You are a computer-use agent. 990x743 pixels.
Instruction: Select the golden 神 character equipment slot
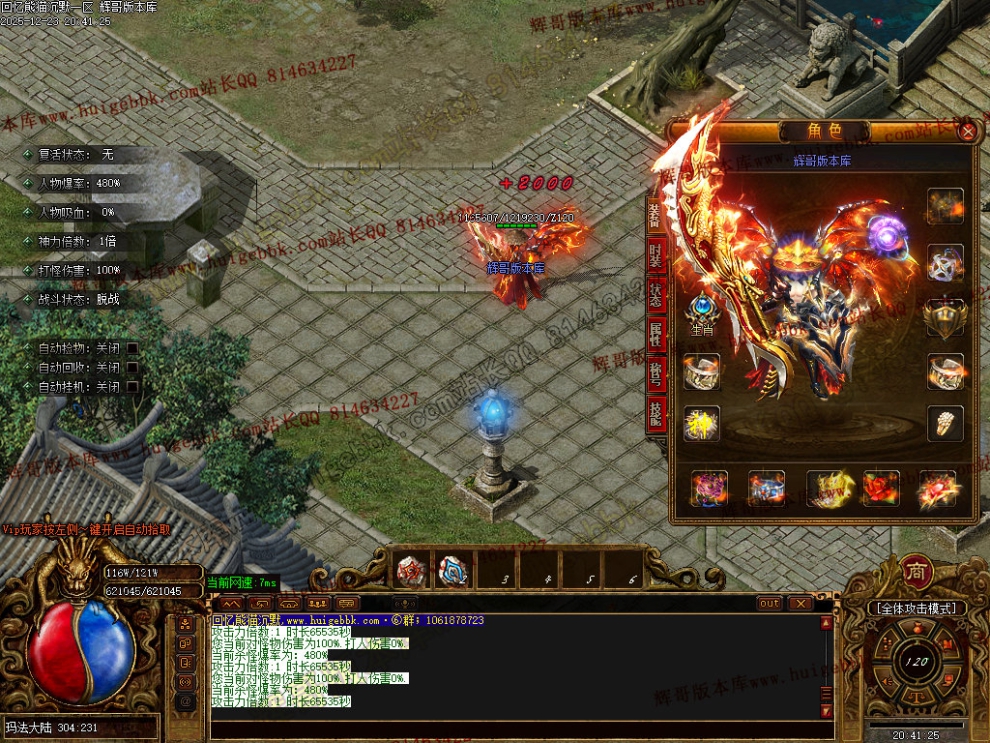702,423
